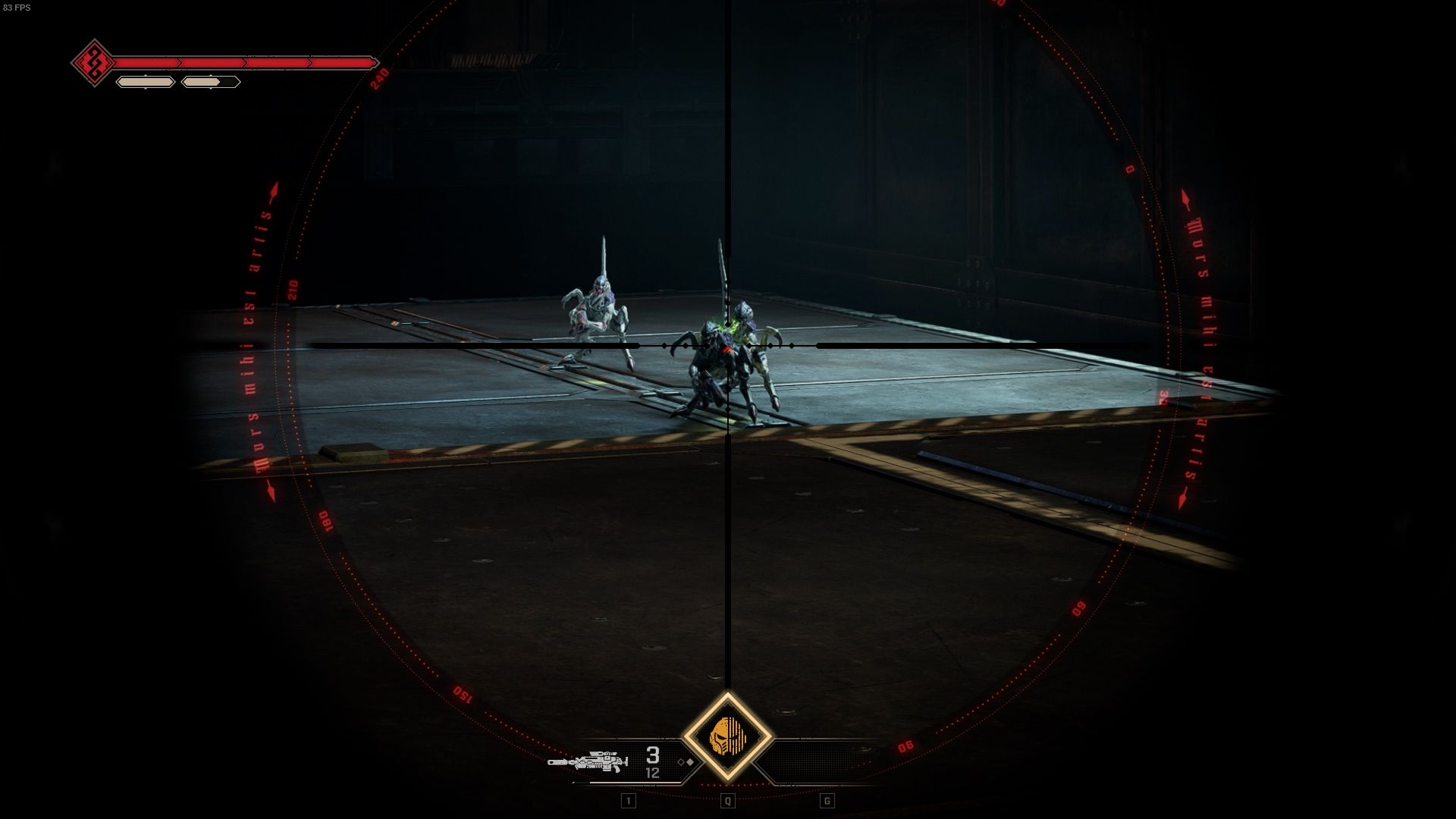
Task: Select the left armor segment pip
Action: (146, 81)
